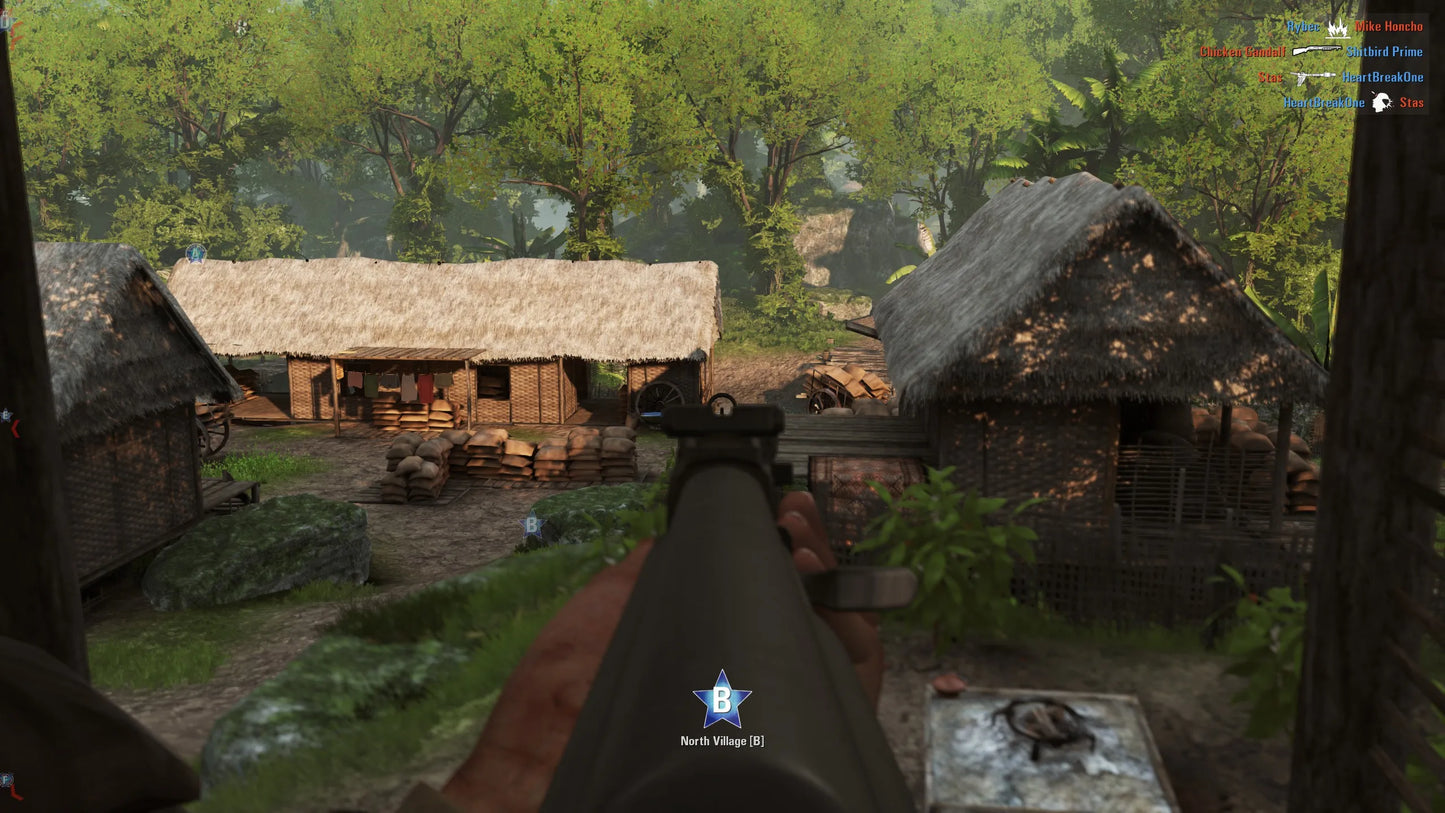Select the machine gun icon next to Stas
Image resolution: width=1445 pixels, height=813 pixels.
[1312, 78]
